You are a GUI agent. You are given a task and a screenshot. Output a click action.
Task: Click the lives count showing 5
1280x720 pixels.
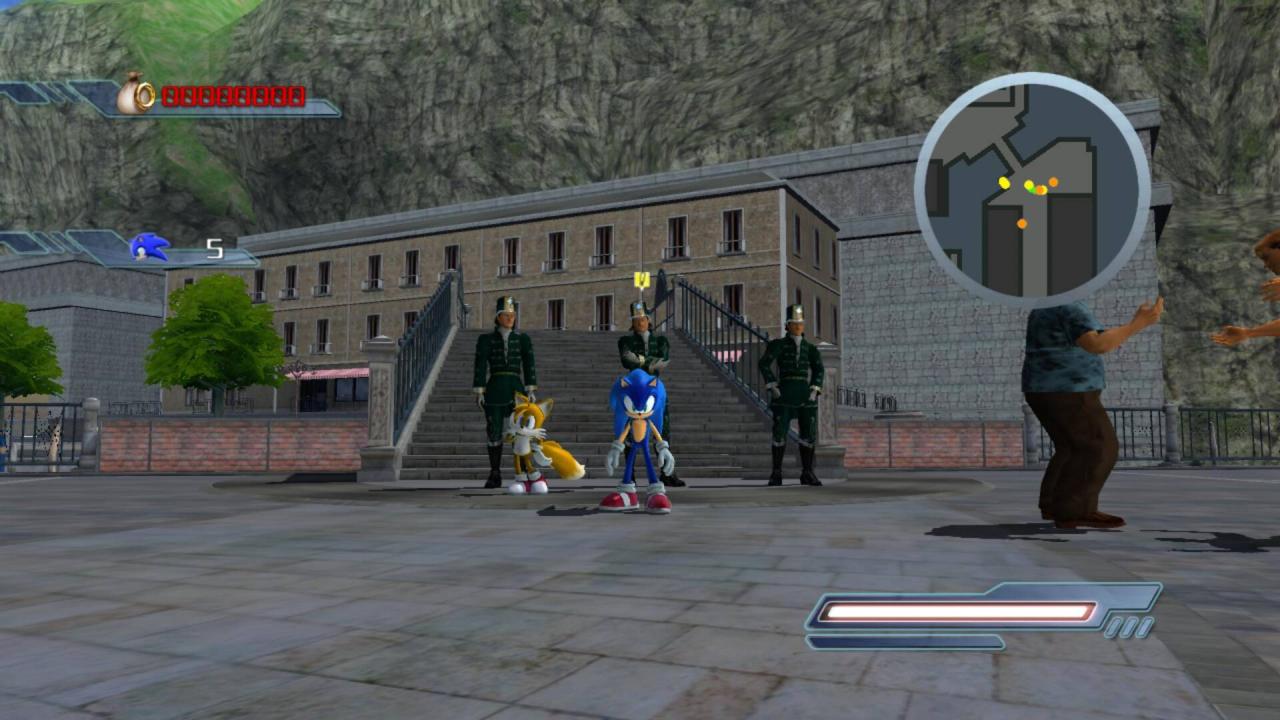(x=213, y=247)
